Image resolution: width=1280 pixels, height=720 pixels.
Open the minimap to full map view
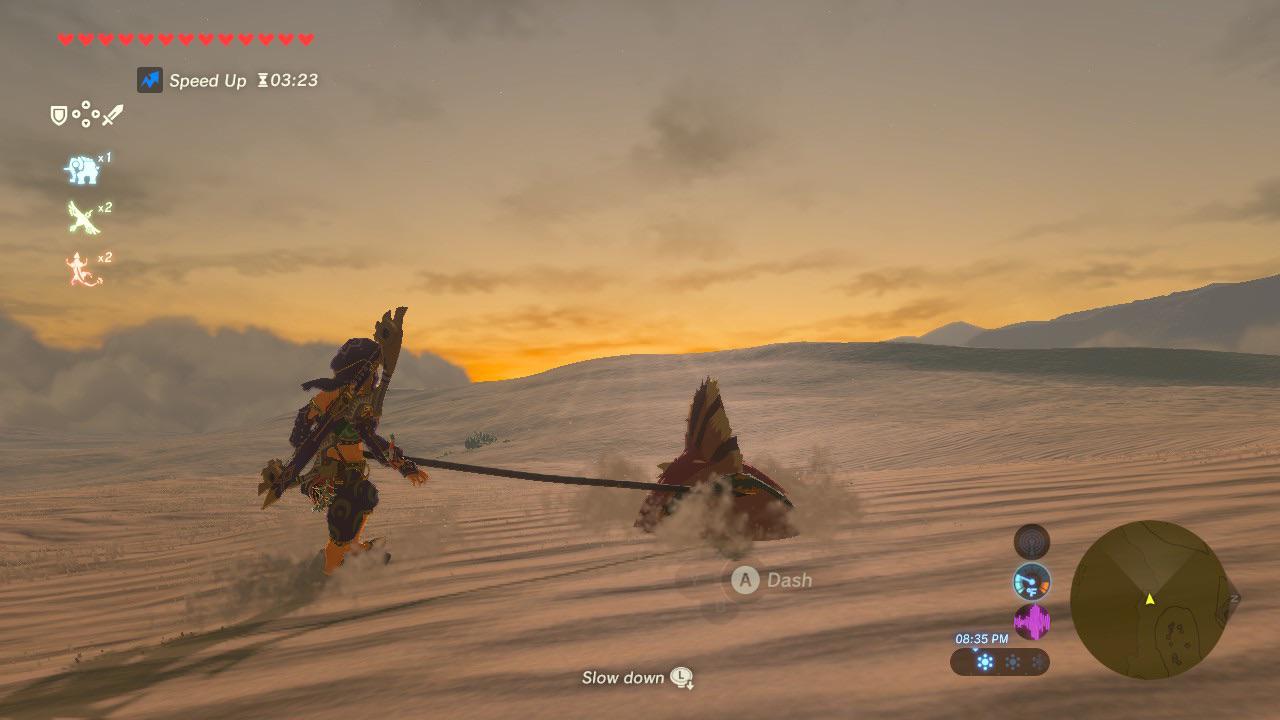click(1150, 600)
